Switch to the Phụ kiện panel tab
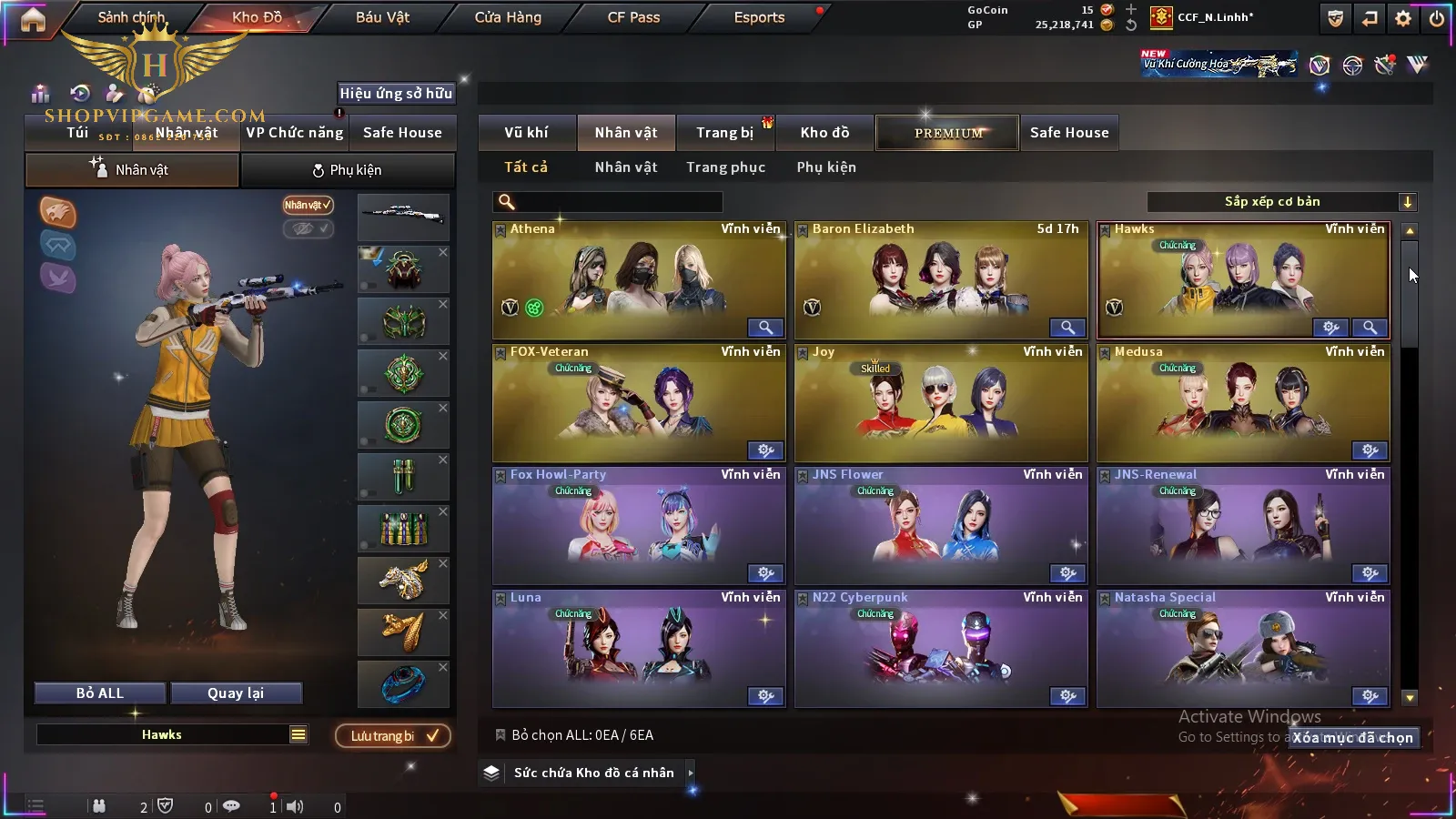The width and height of the screenshot is (1456, 819). click(x=347, y=170)
